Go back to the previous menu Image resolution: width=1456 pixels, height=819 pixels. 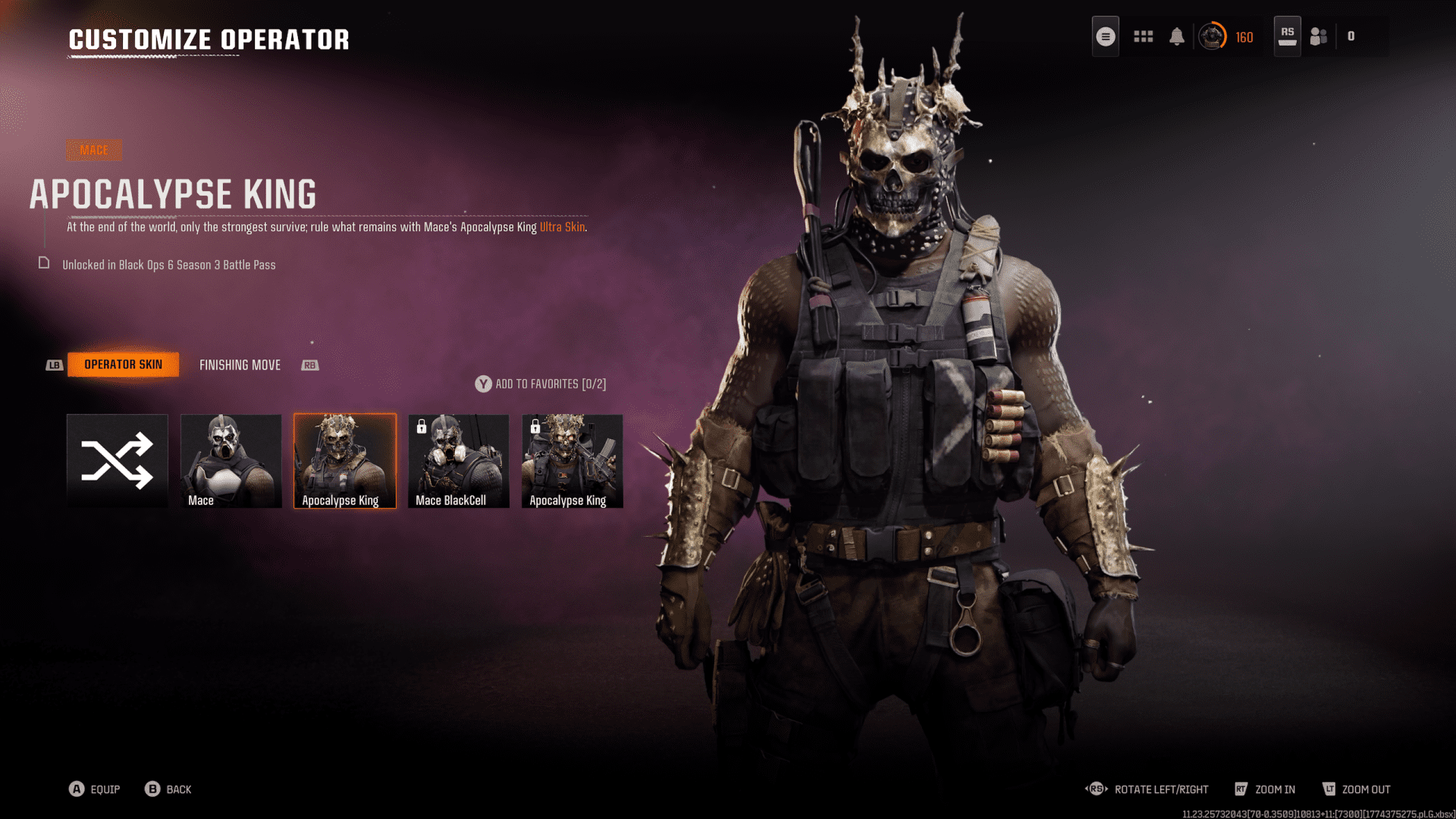pos(168,789)
